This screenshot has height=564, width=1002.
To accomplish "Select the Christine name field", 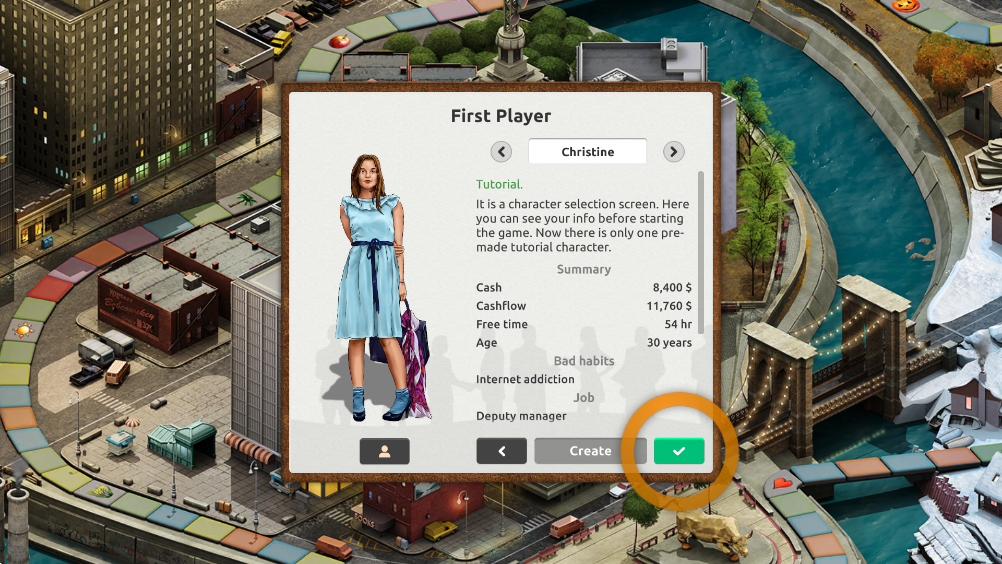I will coord(587,152).
